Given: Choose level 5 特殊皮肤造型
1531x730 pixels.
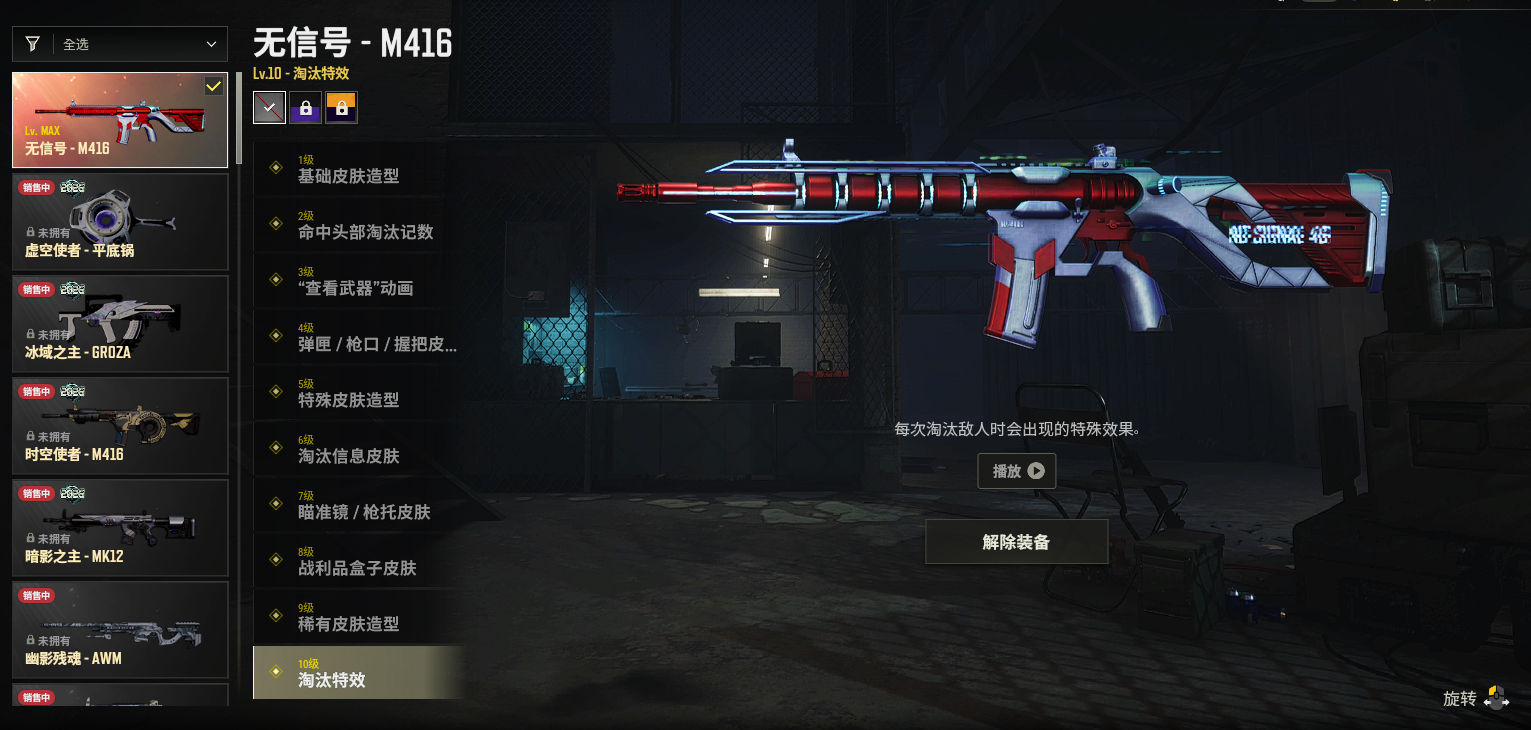Looking at the screenshot, I should 358,393.
